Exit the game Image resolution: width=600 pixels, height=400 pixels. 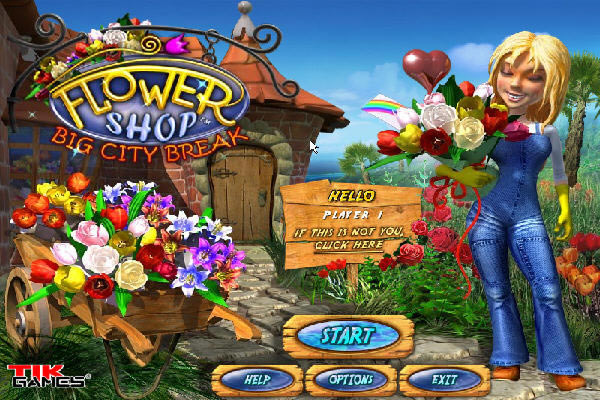pos(443,380)
